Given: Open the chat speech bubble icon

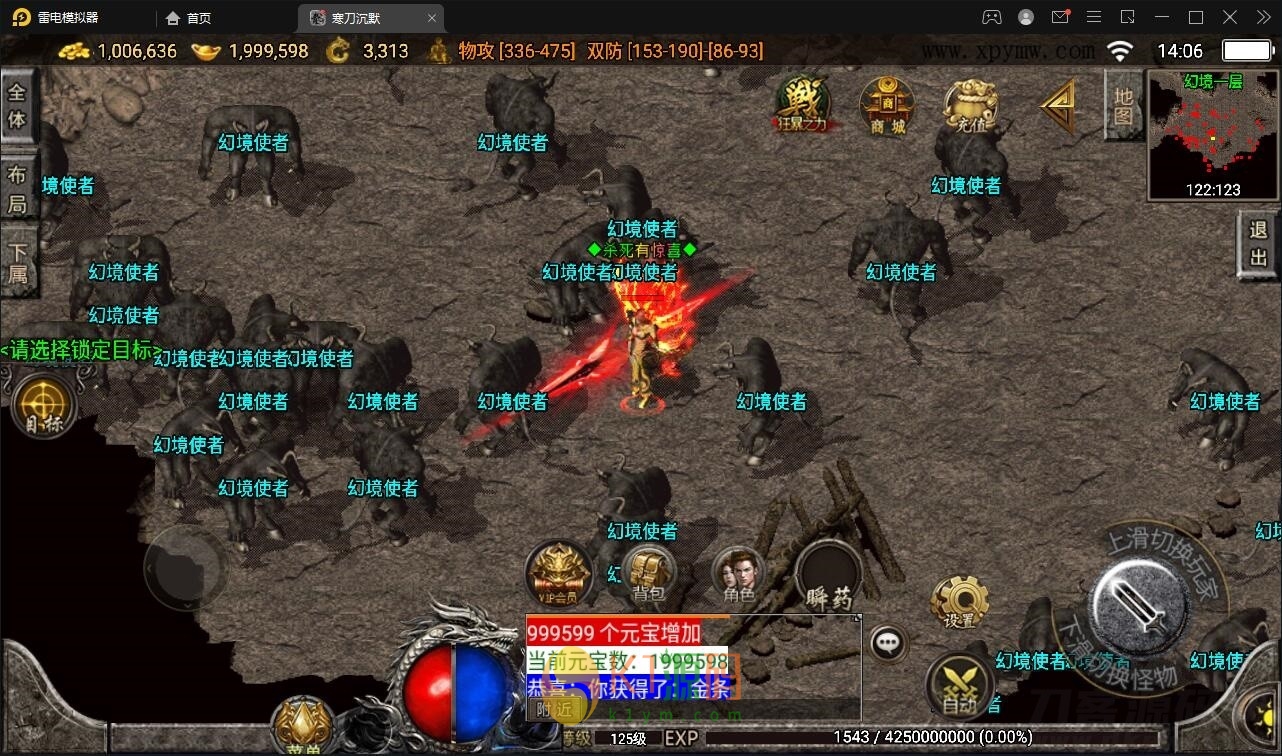Looking at the screenshot, I should 888,643.
